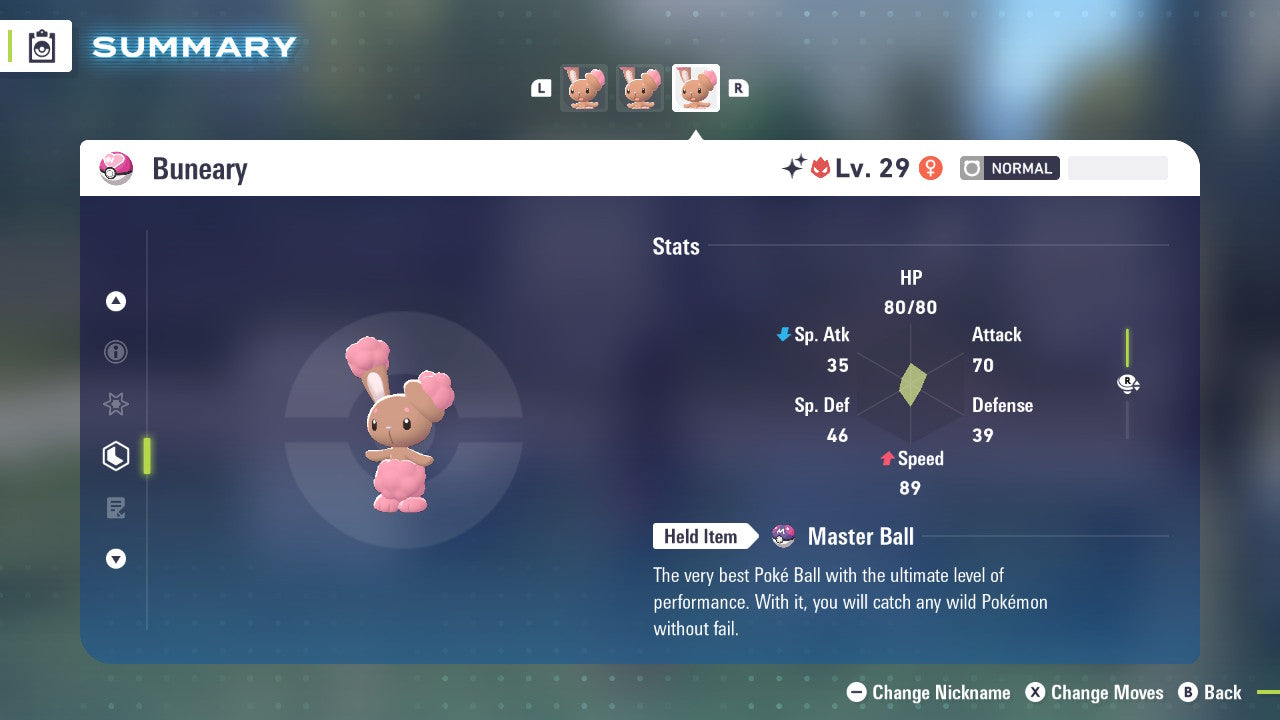
Task: Open the Pokémon info page from sidebar
Action: coord(116,352)
